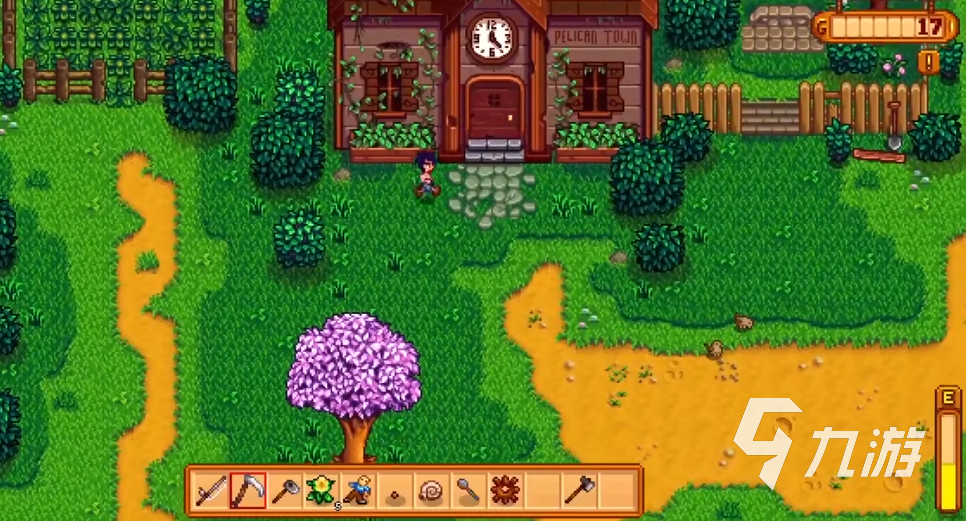Select the small brown mound item
Viewport: 966px width, 521px height.
pos(395,492)
